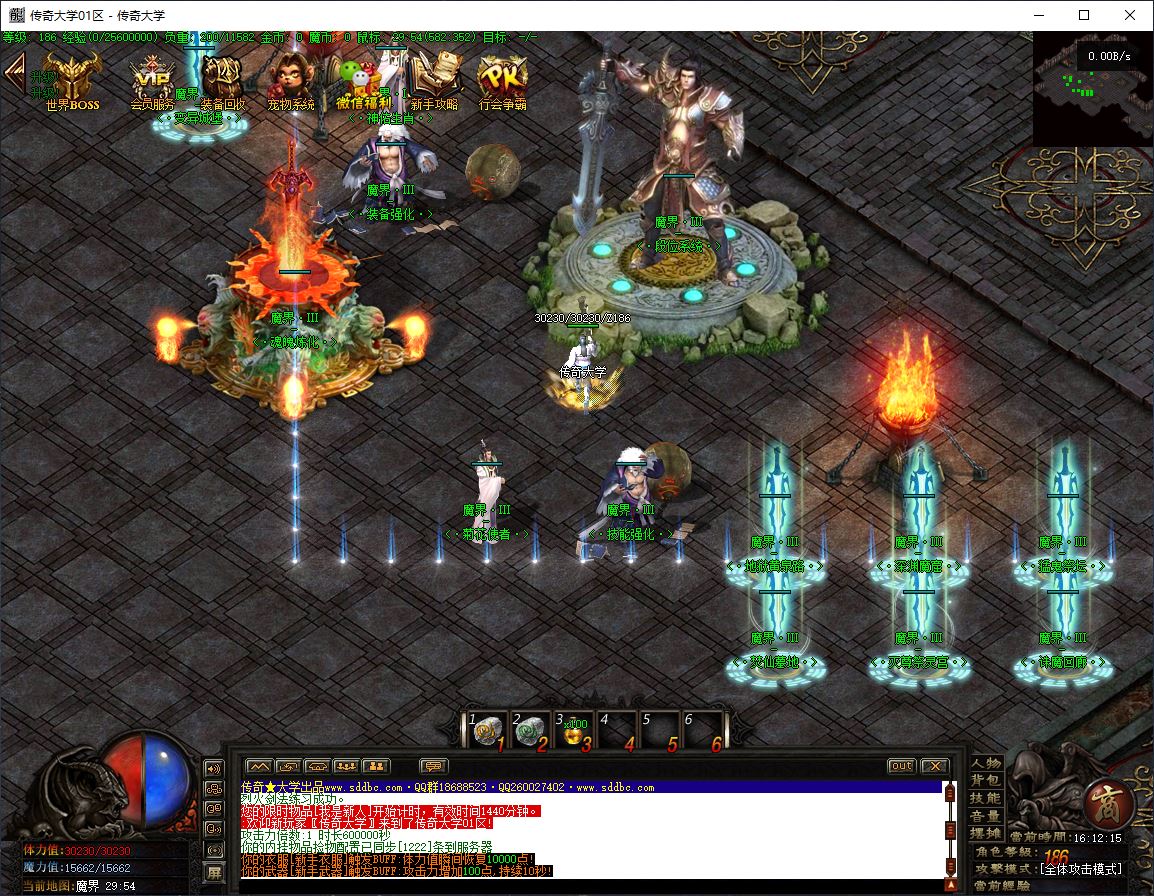Maximize the game window

(1084, 15)
